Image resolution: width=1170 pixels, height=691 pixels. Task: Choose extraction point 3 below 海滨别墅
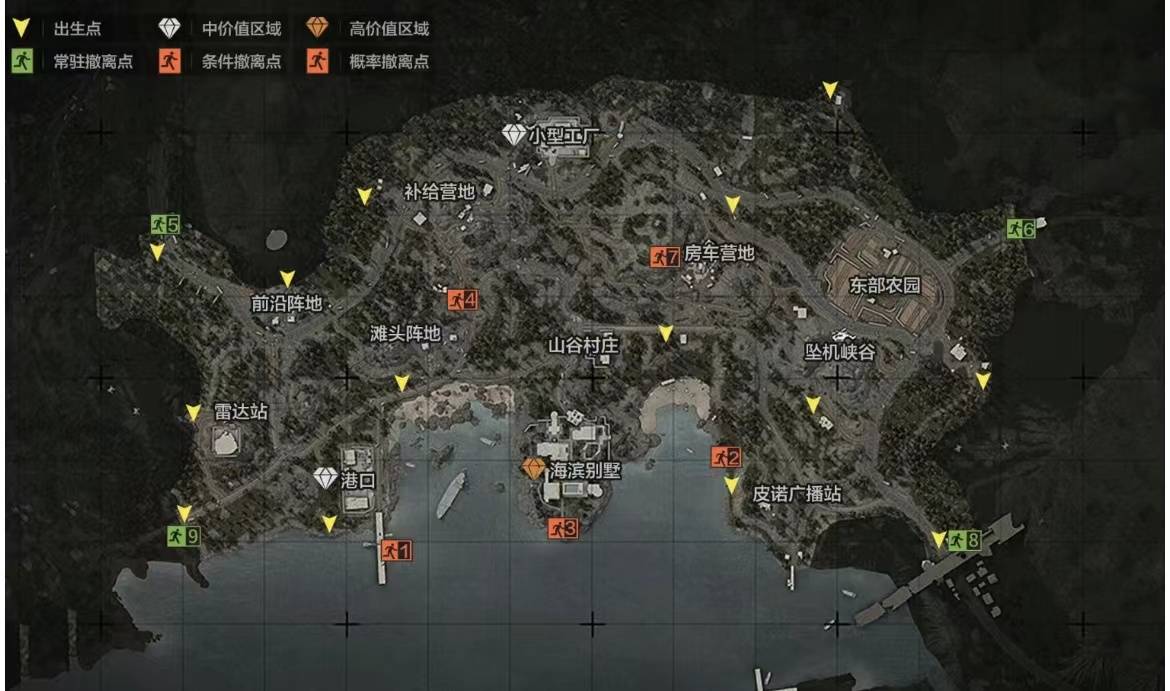point(563,529)
